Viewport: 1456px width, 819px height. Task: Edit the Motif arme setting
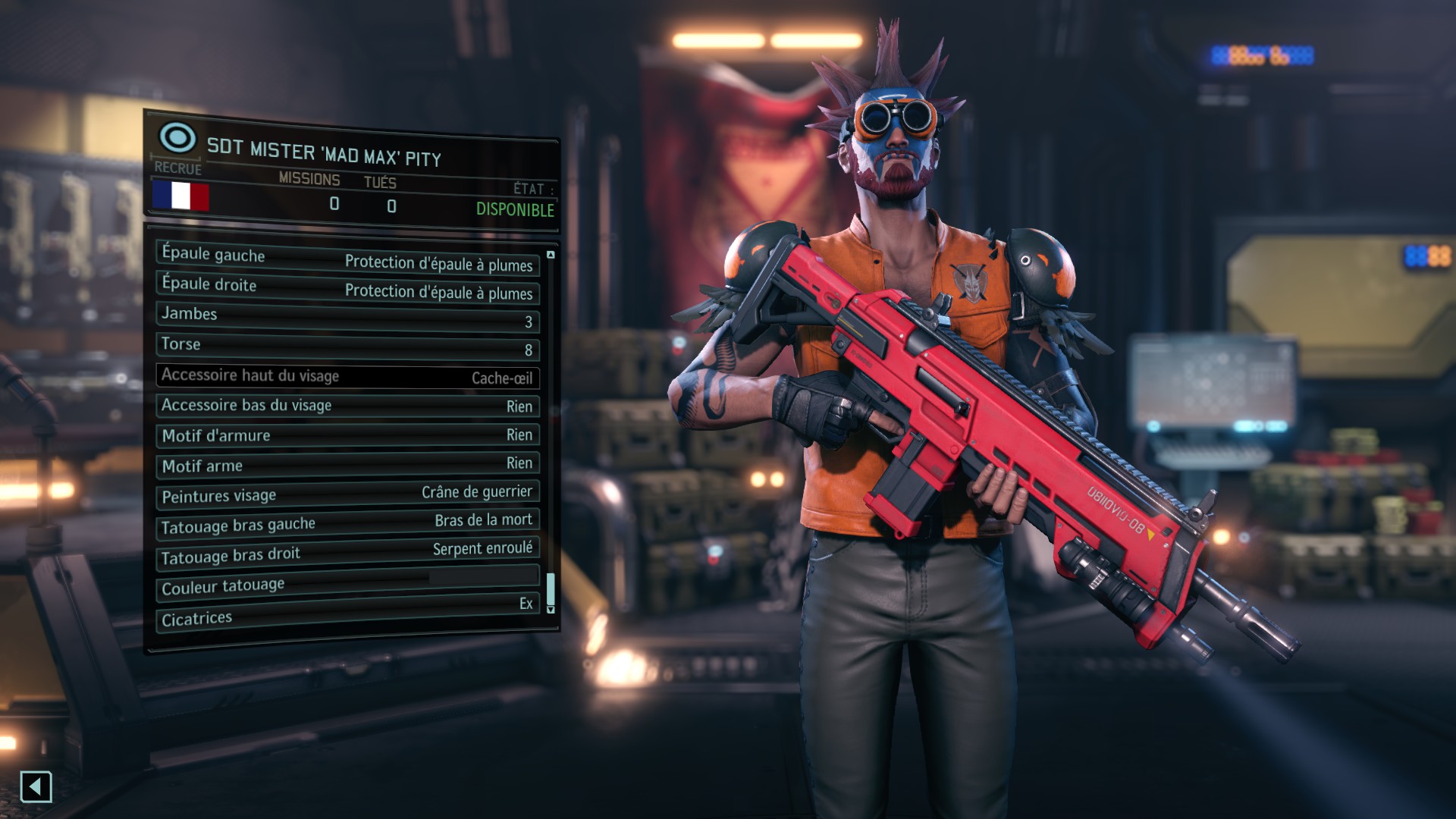(347, 464)
